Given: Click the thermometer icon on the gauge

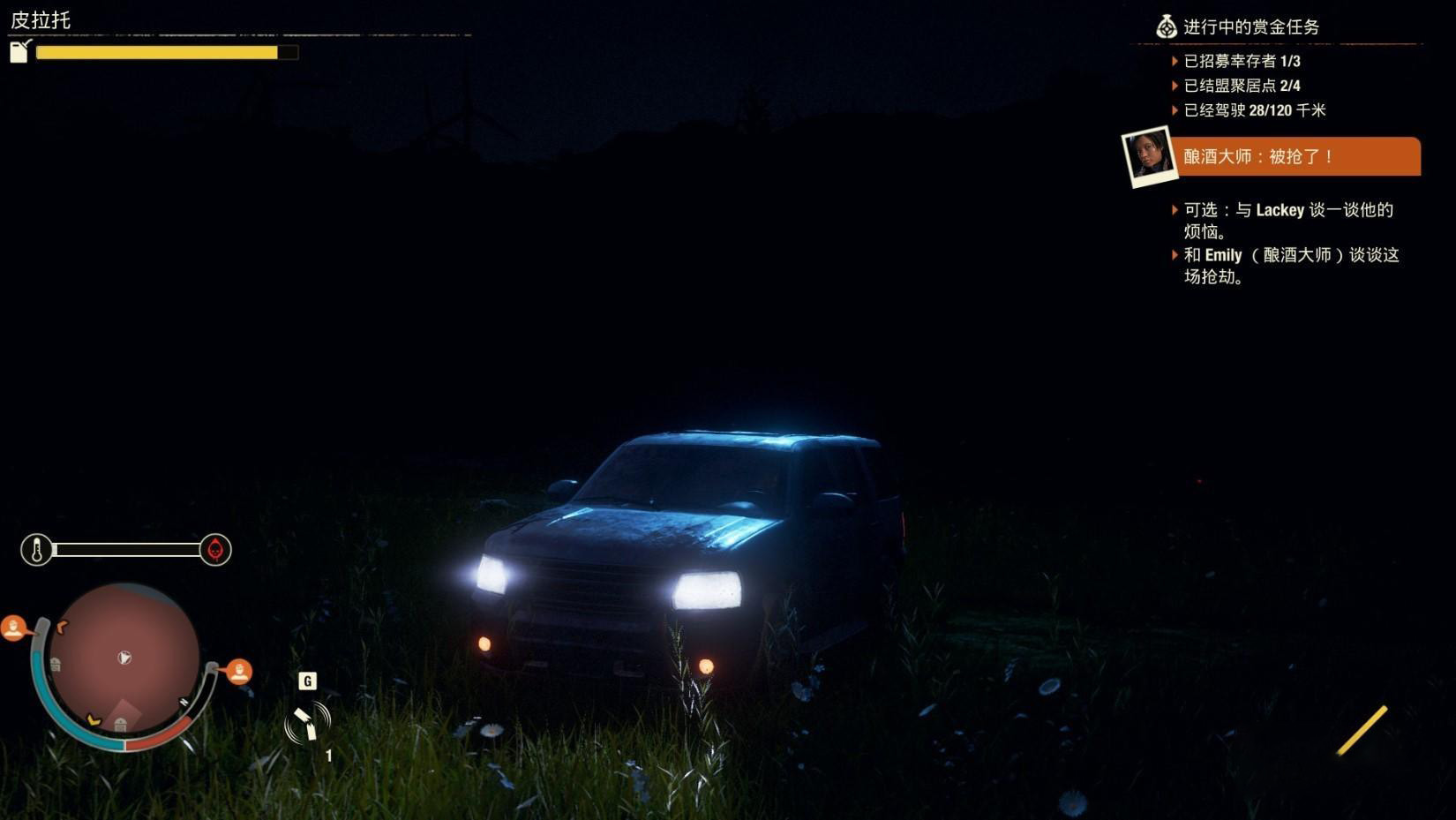Looking at the screenshot, I should [x=37, y=550].
